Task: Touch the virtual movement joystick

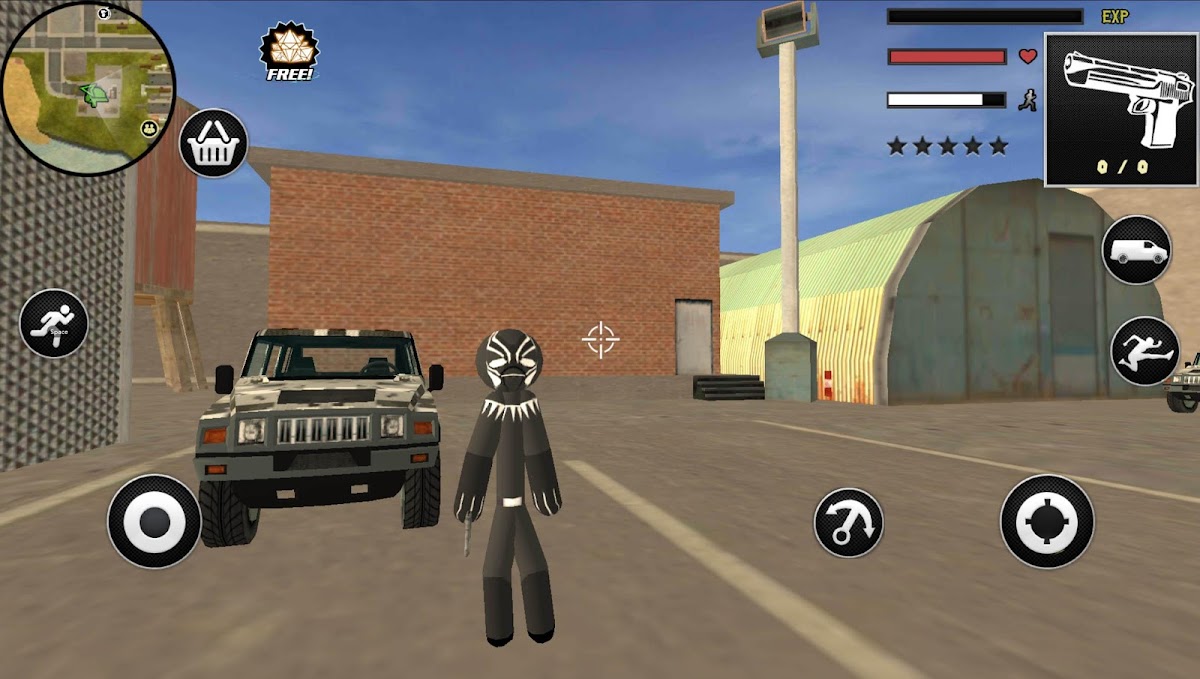Action: 154,521
